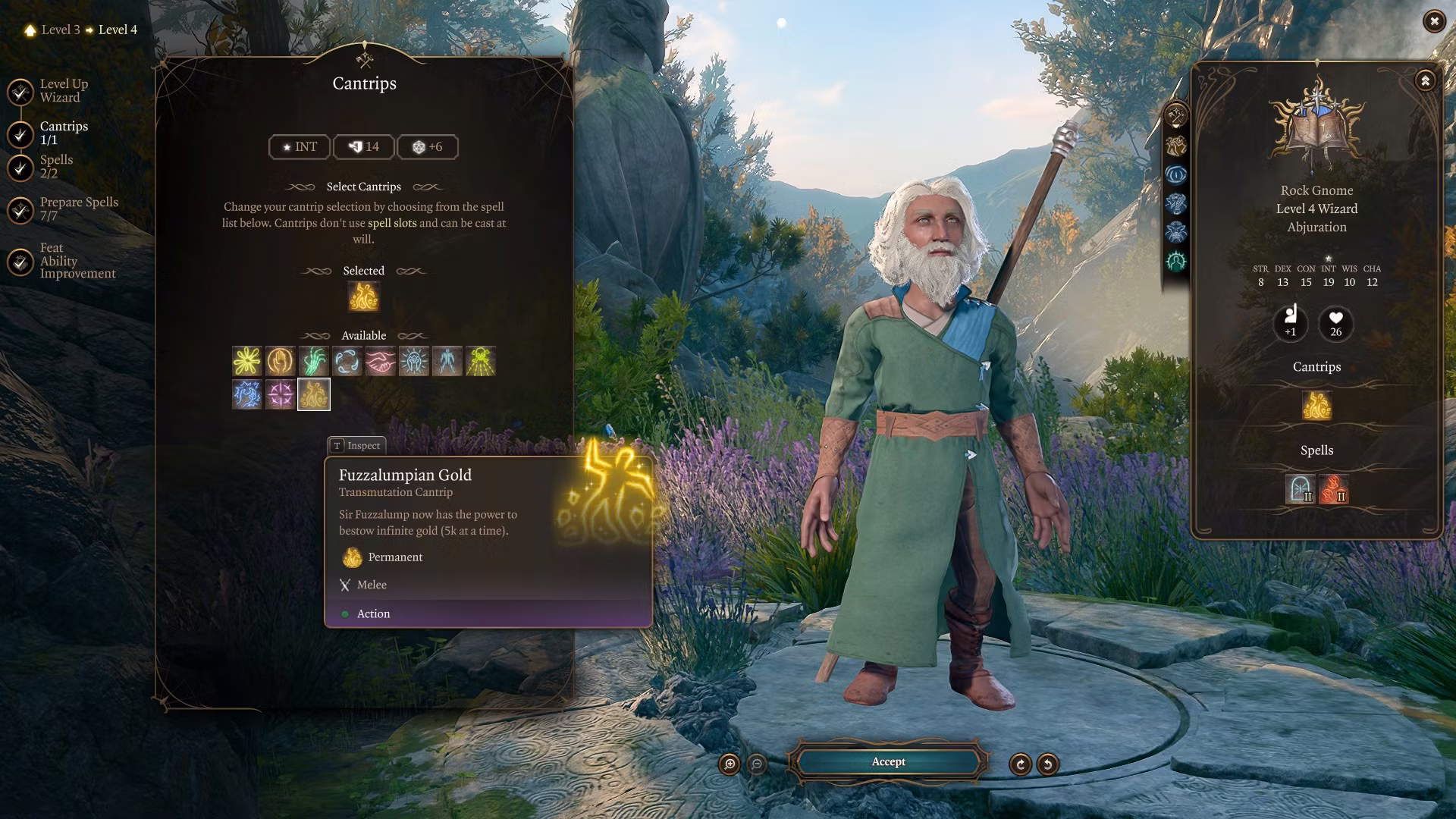This screenshot has width=1456, height=819.
Task: Choose the yellow starburst cantrip
Action: tap(246, 362)
